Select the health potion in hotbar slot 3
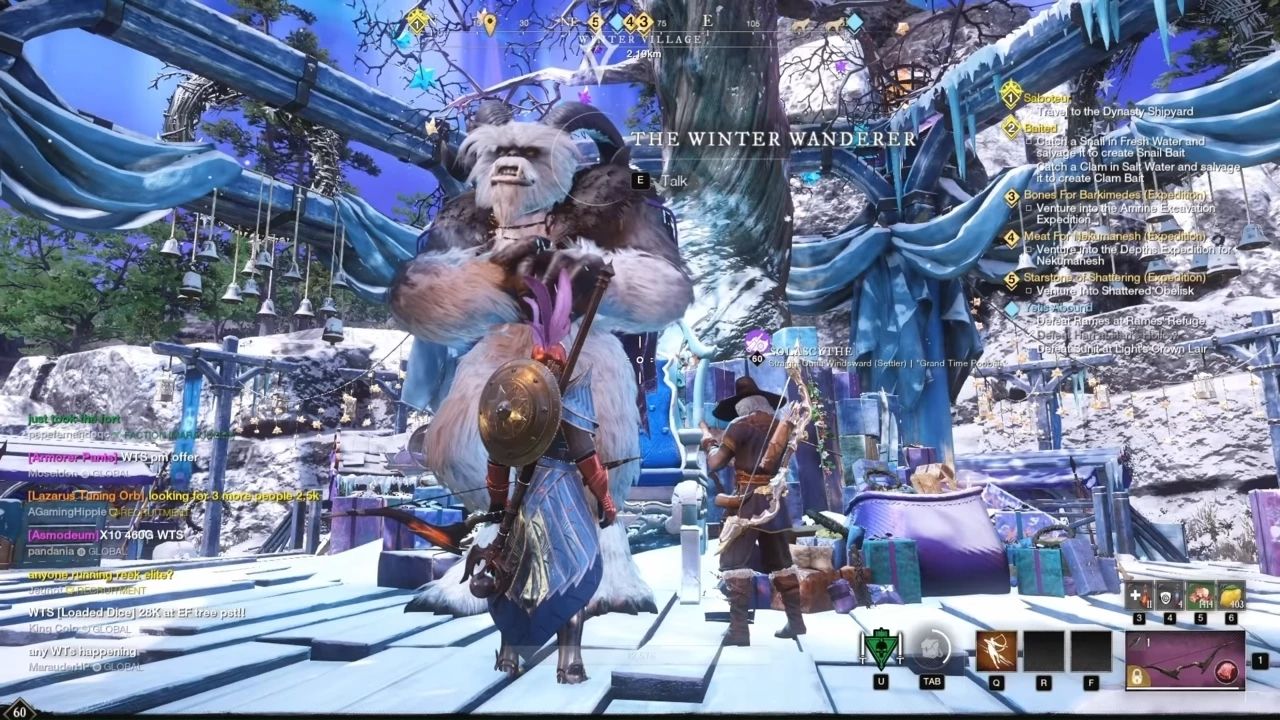The height and width of the screenshot is (720, 1280). [x=1139, y=595]
